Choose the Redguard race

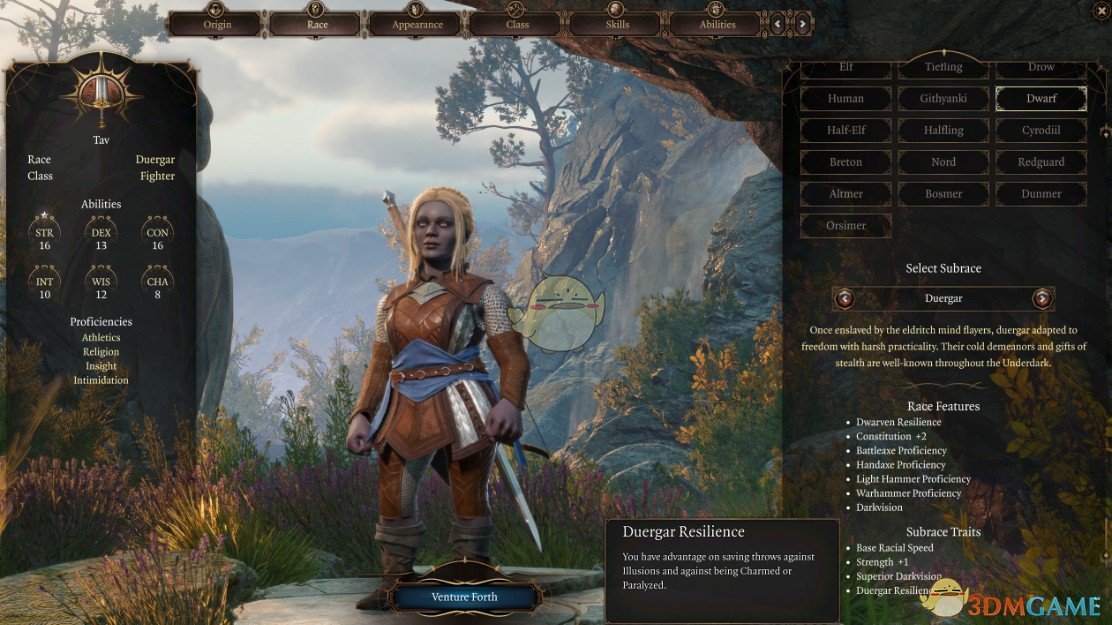tap(1041, 162)
